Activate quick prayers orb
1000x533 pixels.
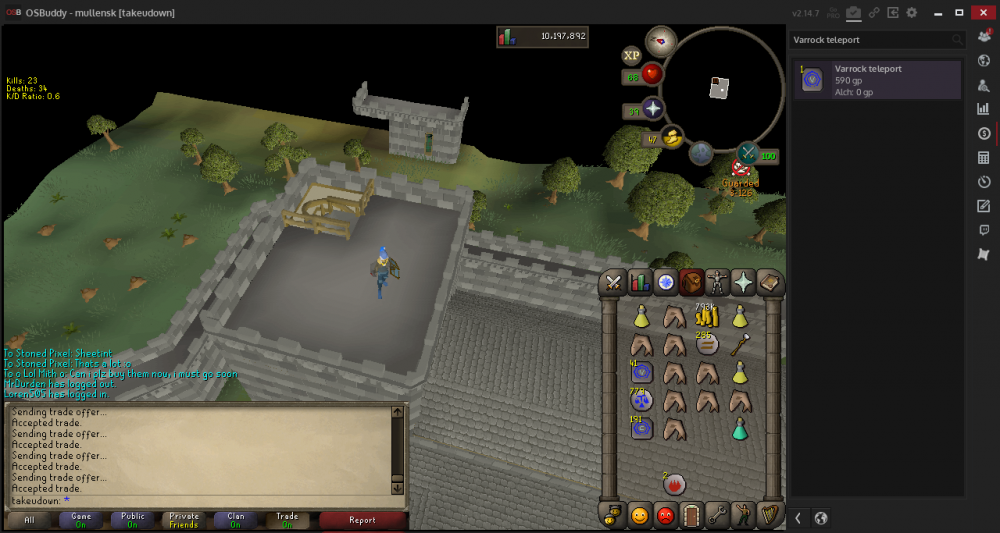click(x=653, y=109)
